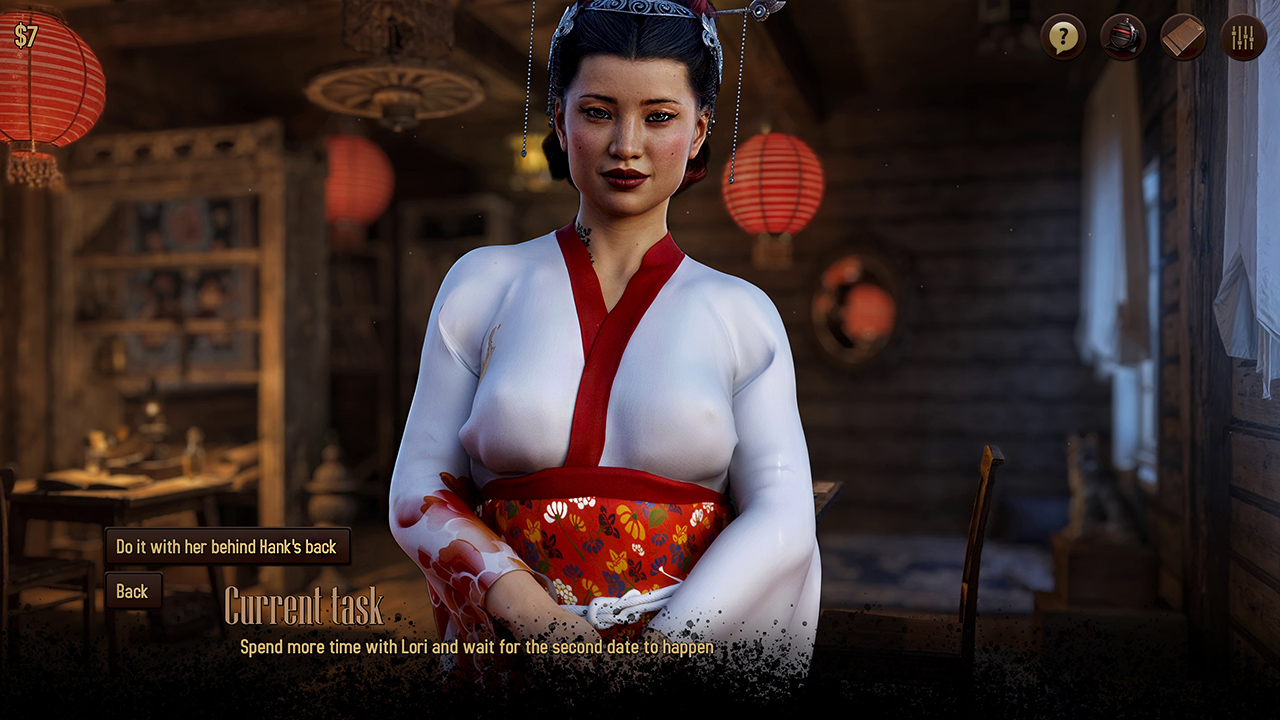The height and width of the screenshot is (720, 1280).
Task: Open the barrel backpack inventory icon
Action: [x=1123, y=38]
